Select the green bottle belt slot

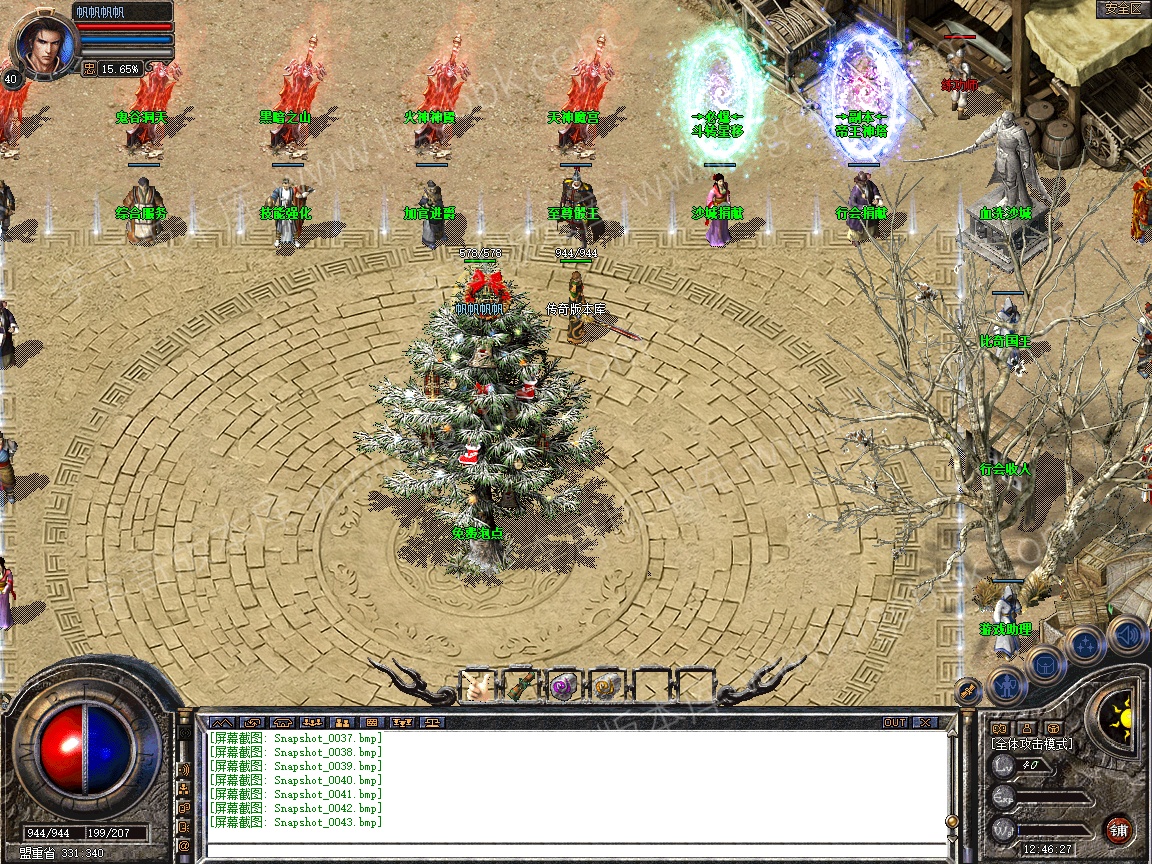pyautogui.click(x=518, y=686)
